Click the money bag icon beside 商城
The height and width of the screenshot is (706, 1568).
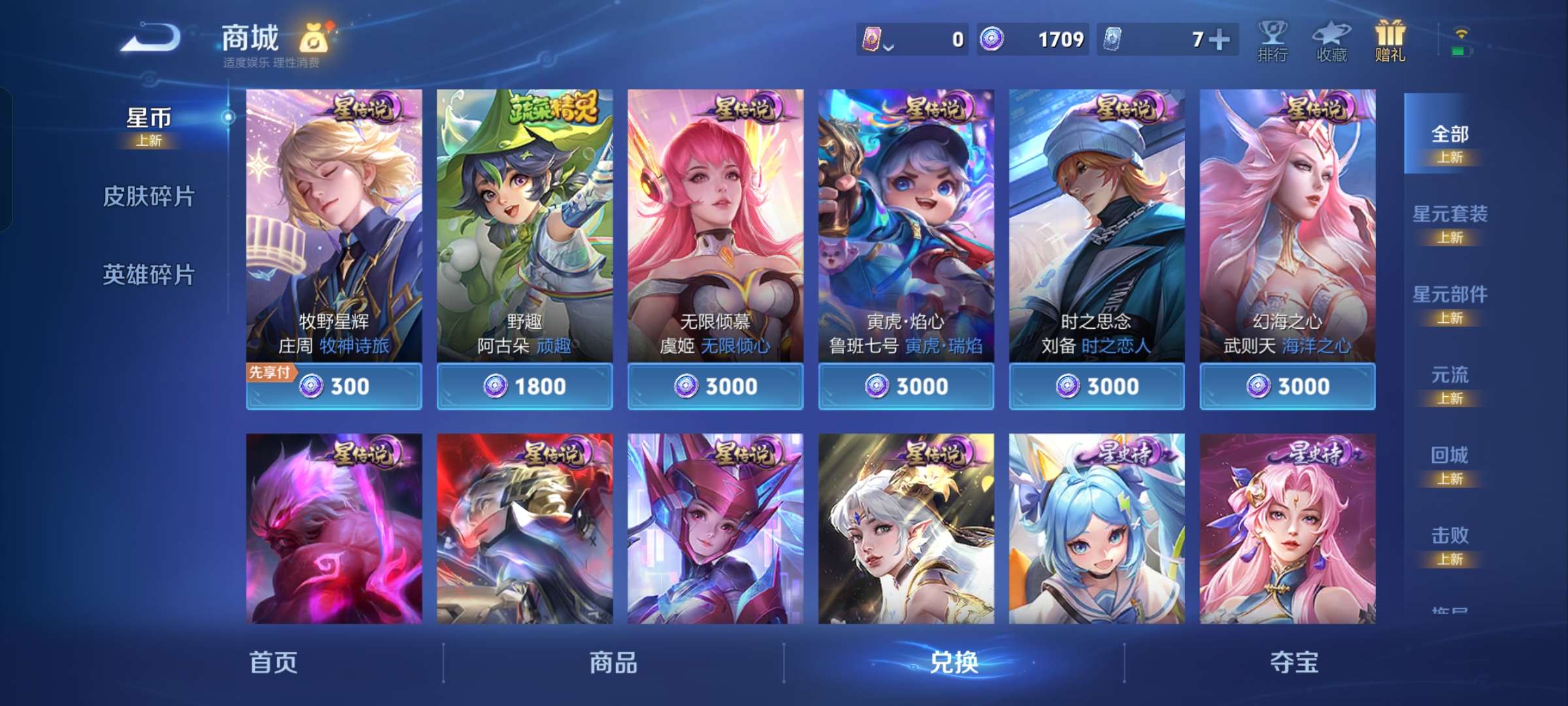(314, 38)
